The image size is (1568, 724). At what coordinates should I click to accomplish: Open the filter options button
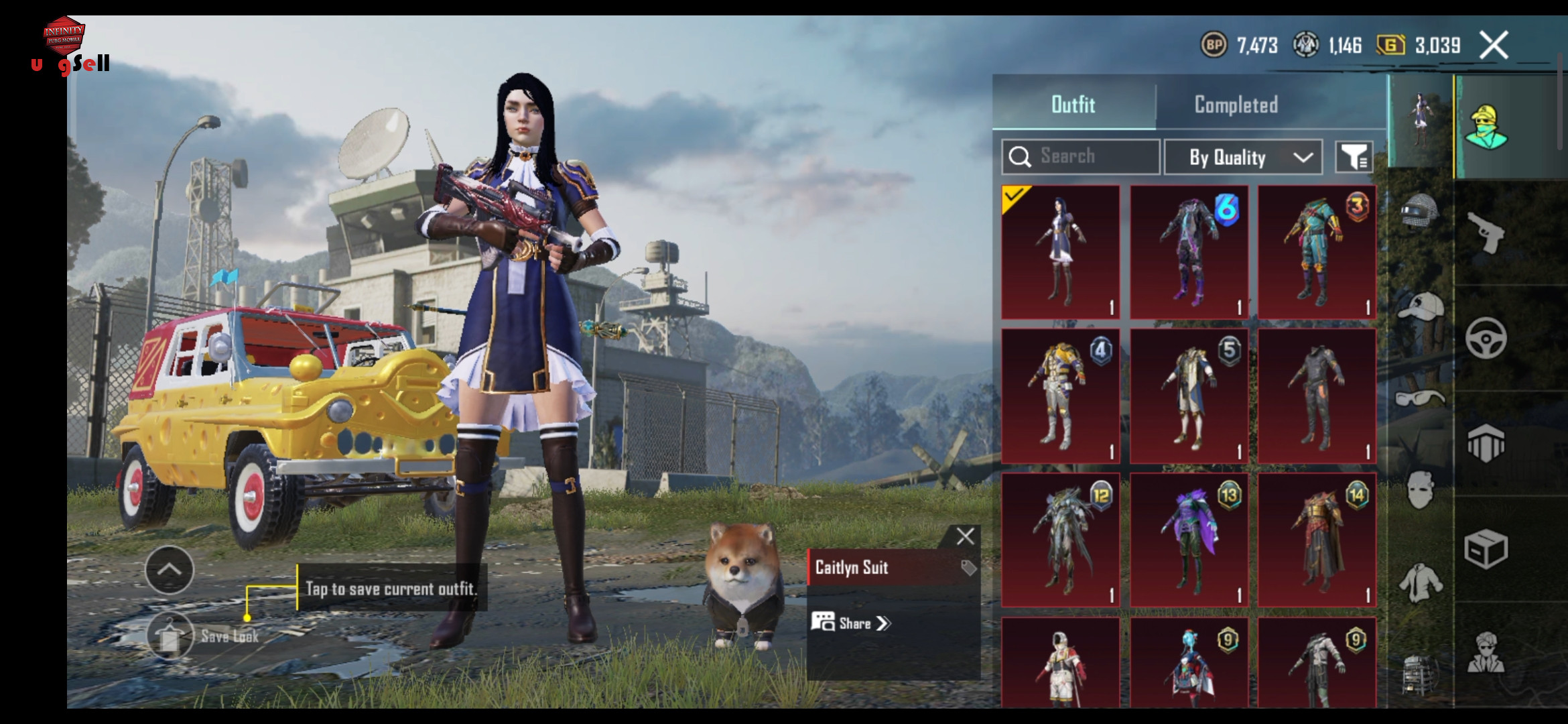pos(1354,158)
